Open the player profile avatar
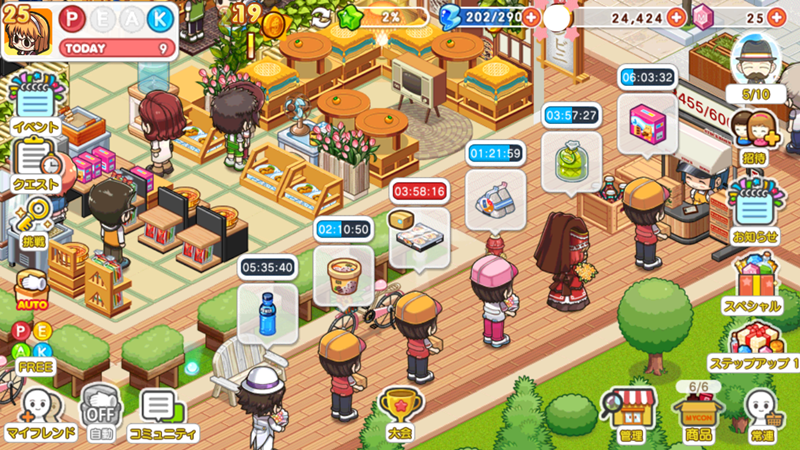The image size is (800, 450). pos(22,32)
